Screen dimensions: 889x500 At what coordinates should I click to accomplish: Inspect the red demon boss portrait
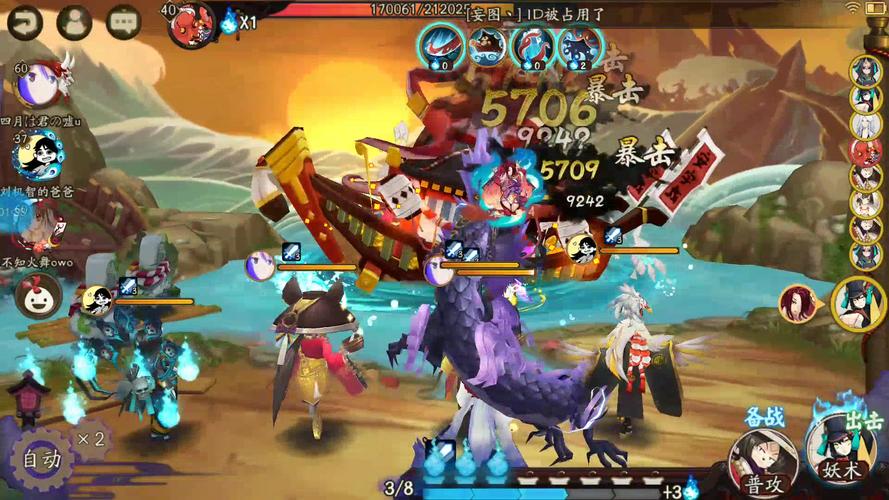[193, 22]
